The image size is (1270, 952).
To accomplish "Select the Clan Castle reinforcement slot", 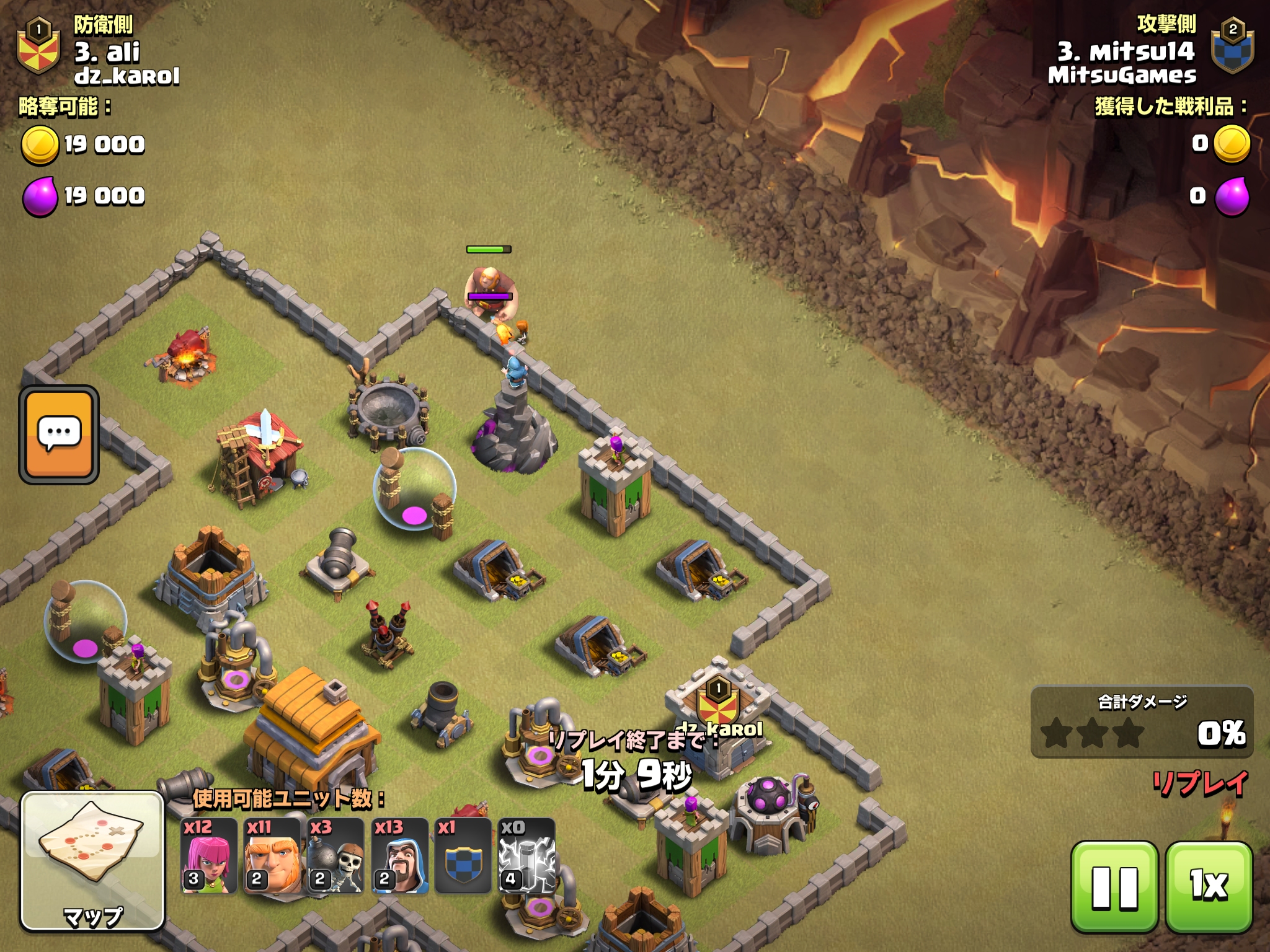I will pyautogui.click(x=463, y=856).
